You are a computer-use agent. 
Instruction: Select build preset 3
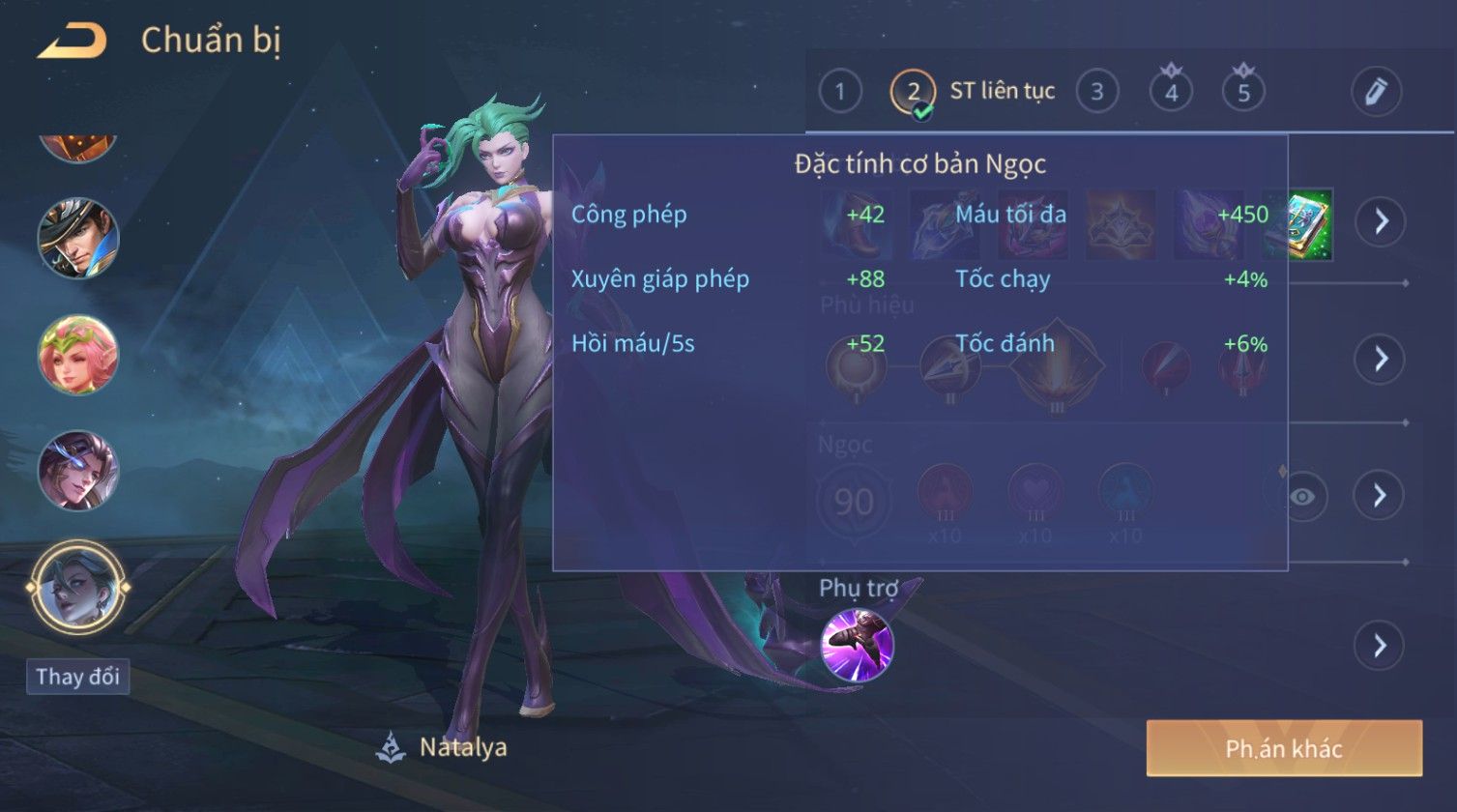[1096, 92]
